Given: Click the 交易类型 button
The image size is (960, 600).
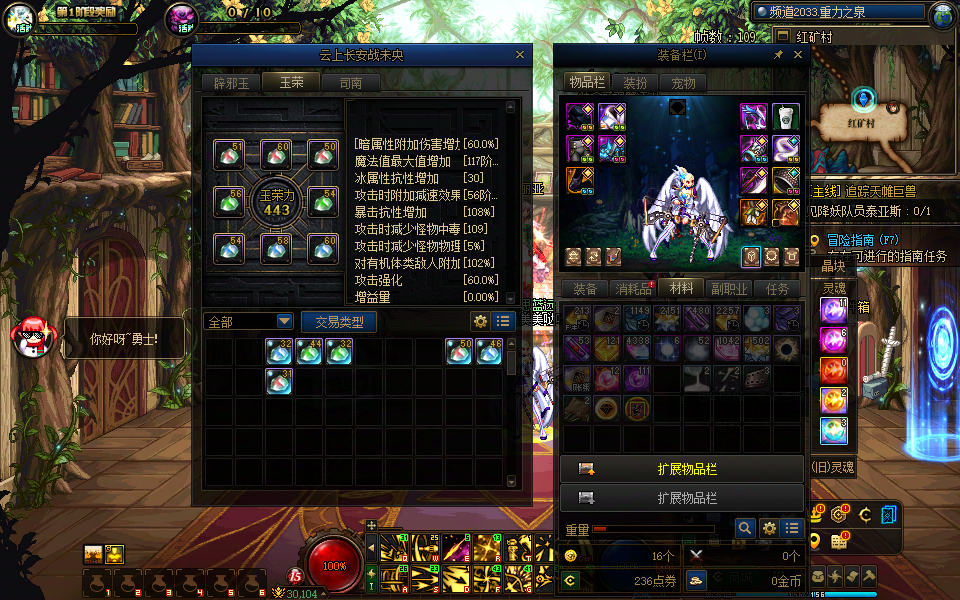Looking at the screenshot, I should click(339, 322).
